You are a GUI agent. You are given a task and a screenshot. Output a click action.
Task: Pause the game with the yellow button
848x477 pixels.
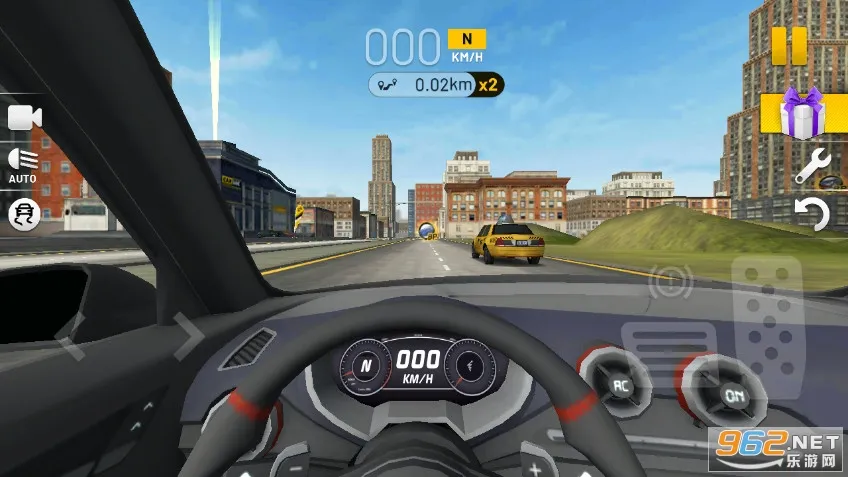(x=788, y=46)
